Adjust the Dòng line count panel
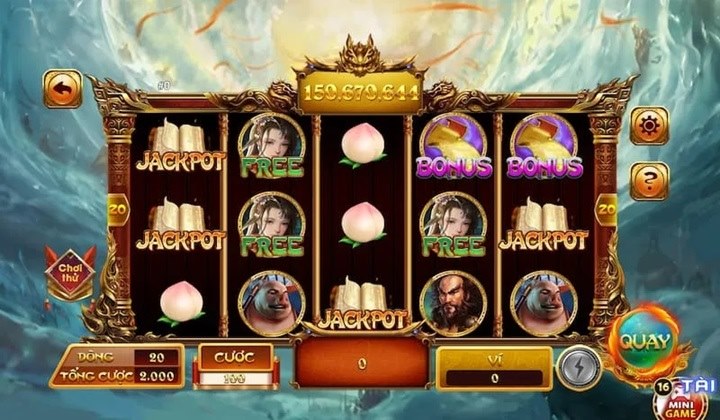This screenshot has height=420, width=720. [117, 366]
